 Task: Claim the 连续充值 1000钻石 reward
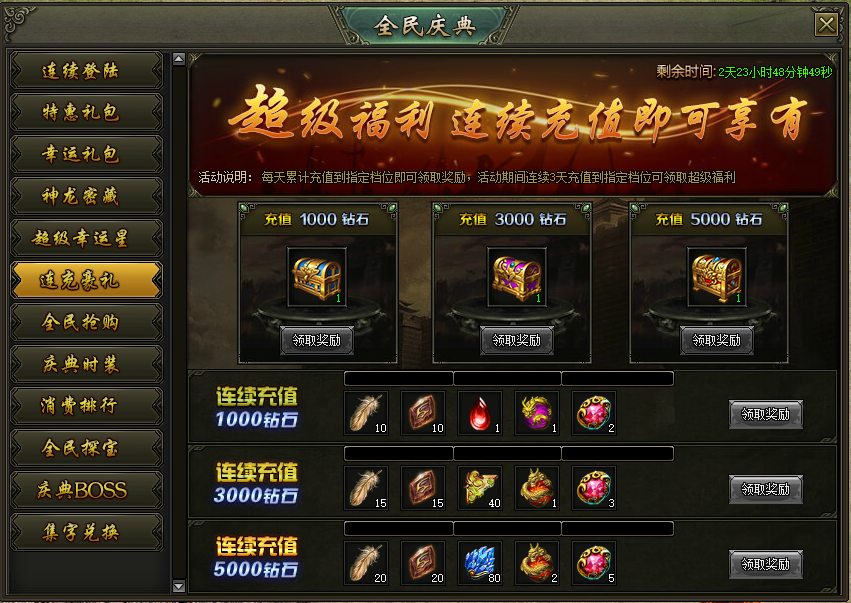(x=765, y=414)
